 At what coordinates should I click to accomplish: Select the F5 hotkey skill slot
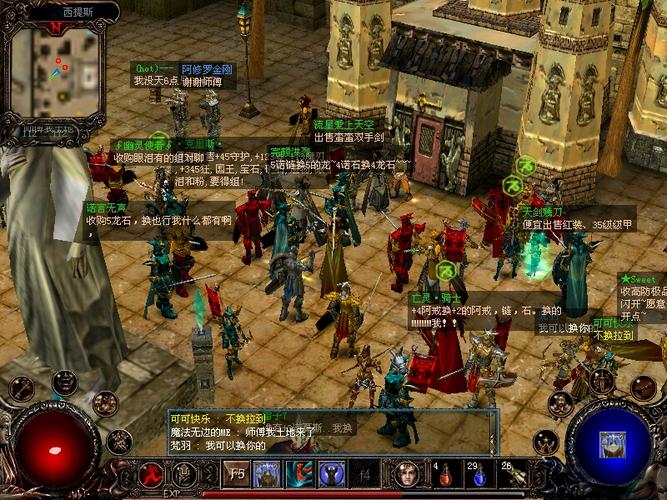[x=237, y=473]
